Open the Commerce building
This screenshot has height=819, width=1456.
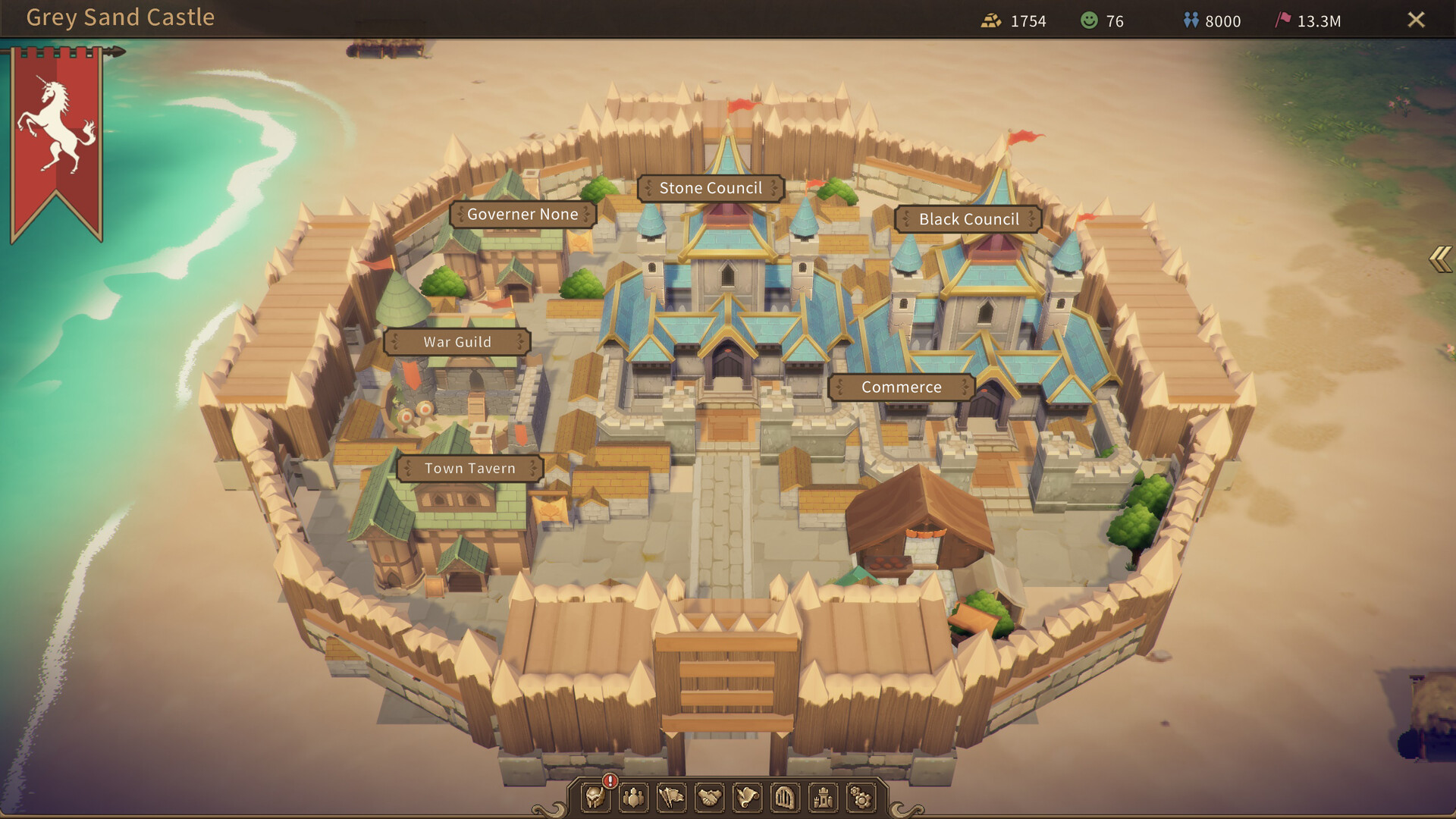click(x=902, y=387)
